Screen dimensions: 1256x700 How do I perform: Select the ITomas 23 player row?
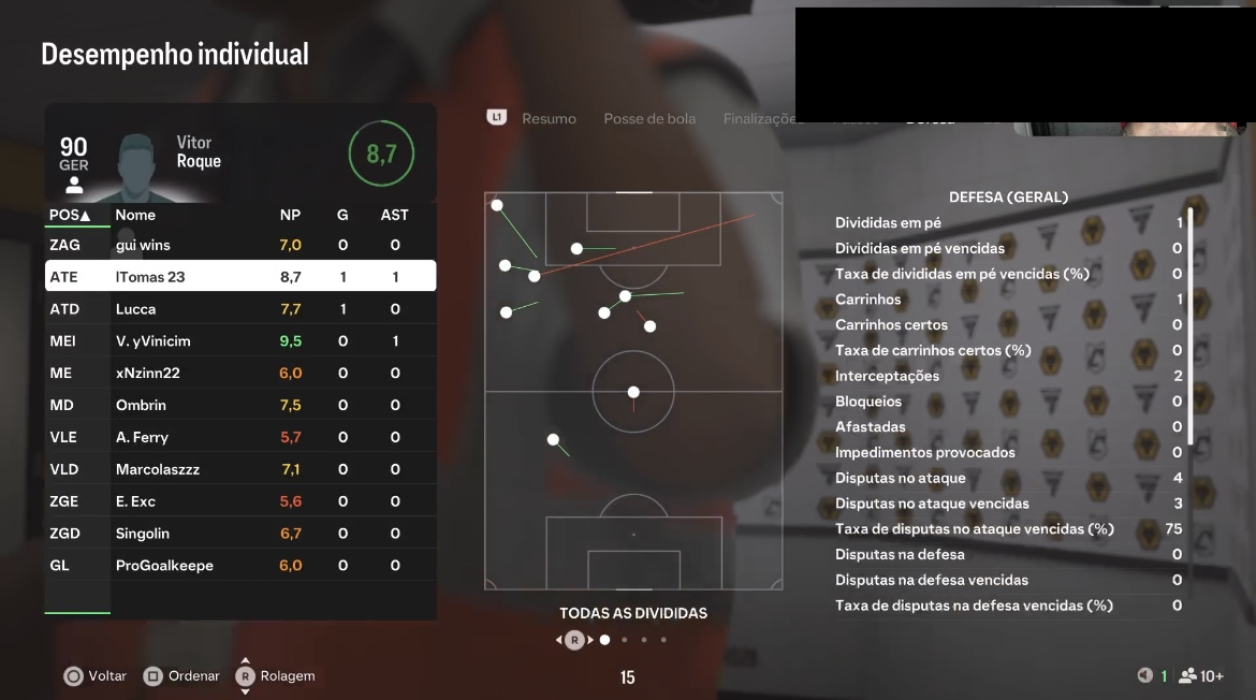(x=240, y=277)
